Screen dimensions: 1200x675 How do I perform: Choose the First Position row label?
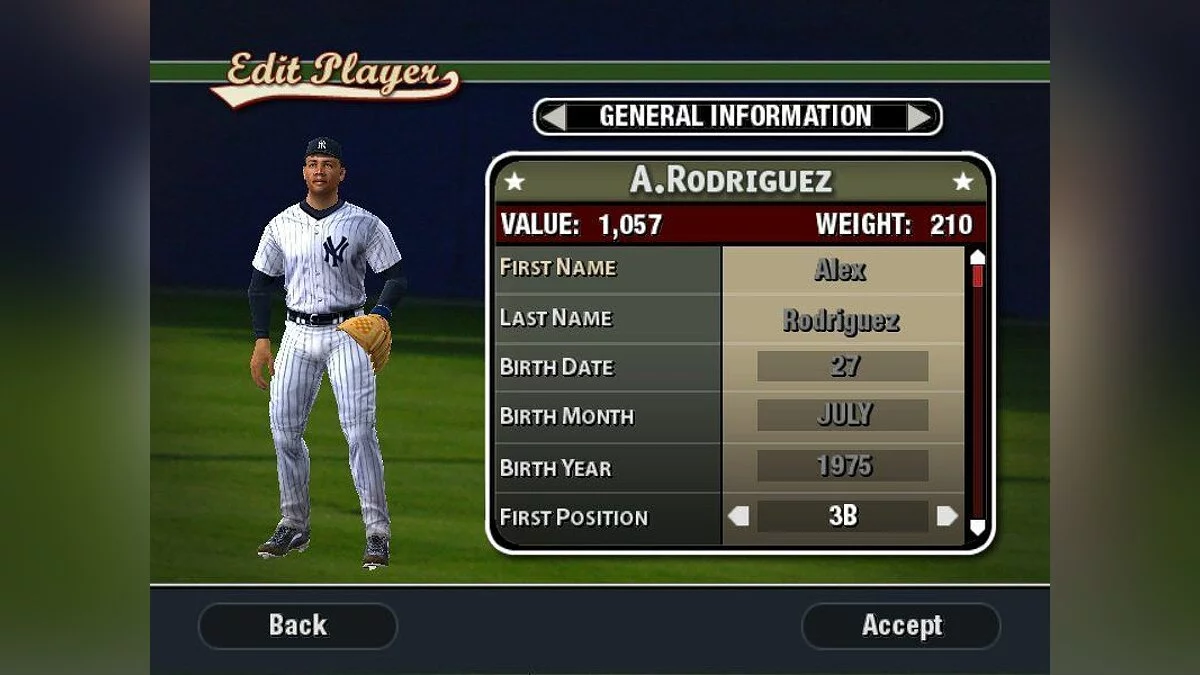(574, 518)
